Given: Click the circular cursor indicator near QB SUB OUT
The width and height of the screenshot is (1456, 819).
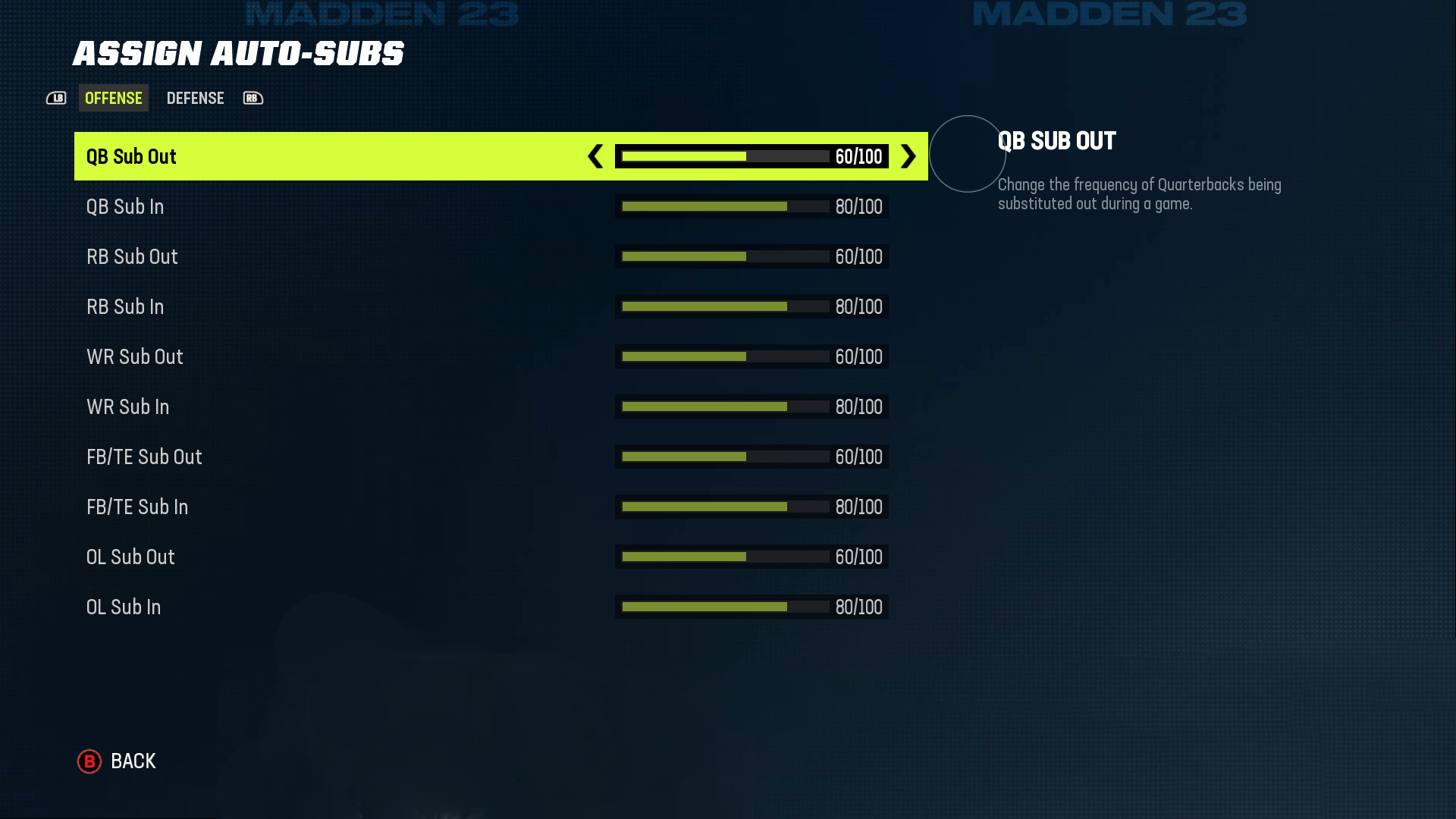Looking at the screenshot, I should click(968, 154).
